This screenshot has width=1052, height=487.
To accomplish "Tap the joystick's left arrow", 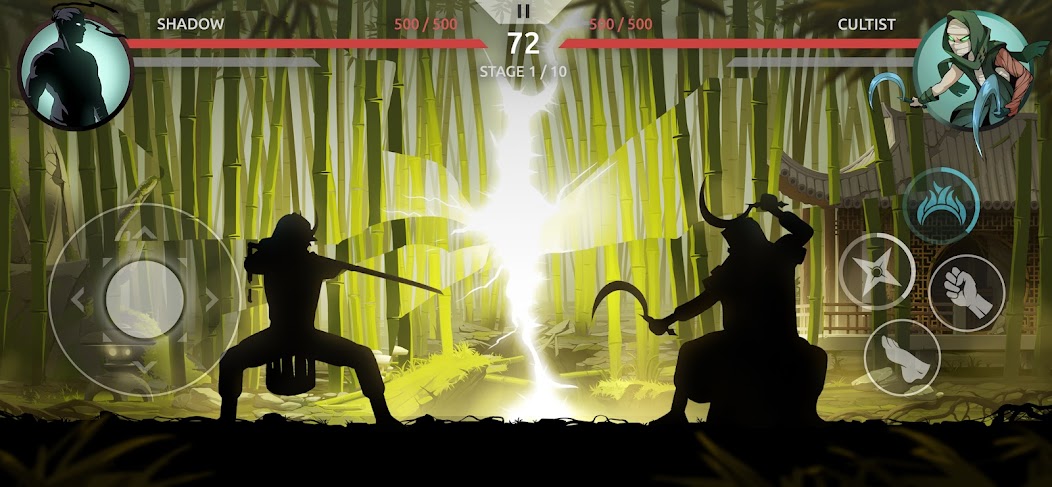I will [x=78, y=298].
